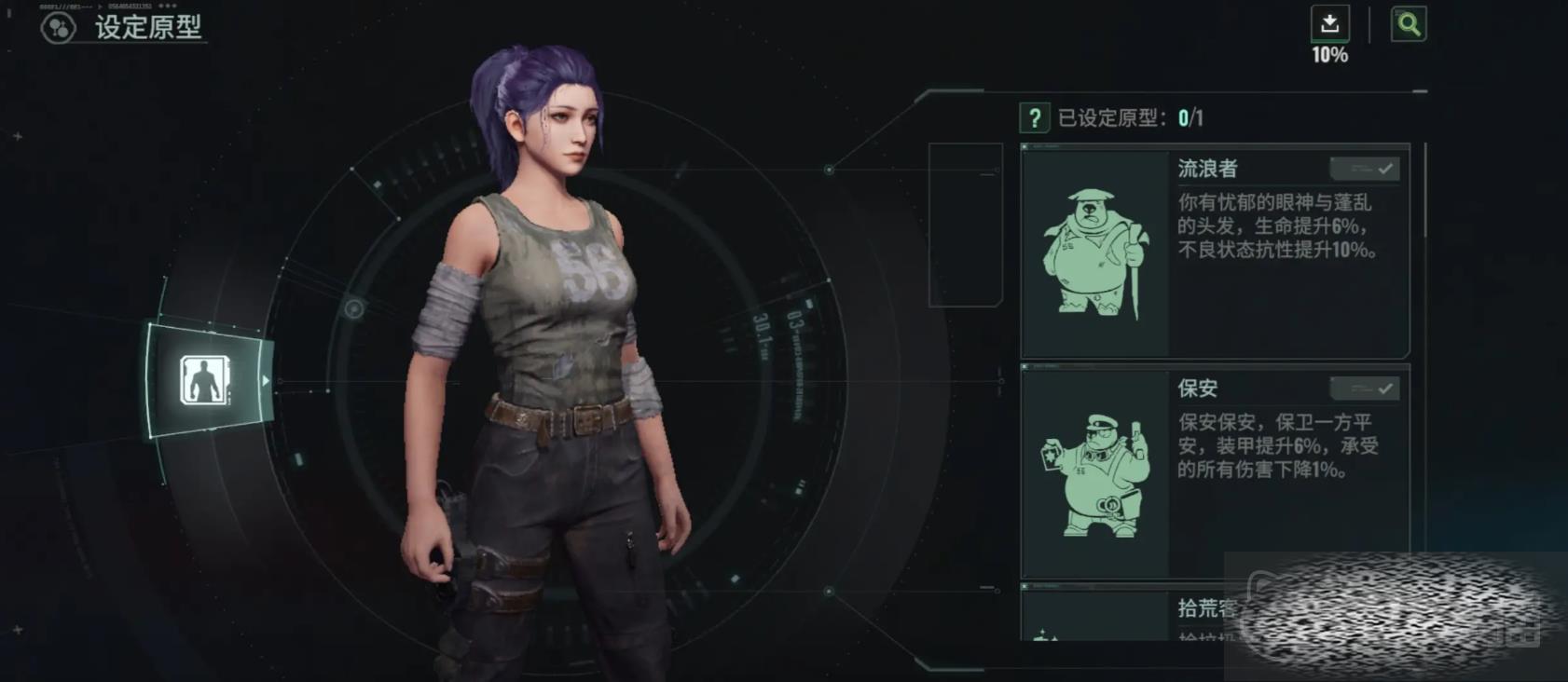The image size is (1568, 682).
Task: Tick the 保安 checkmark selector
Action: (x=1365, y=389)
